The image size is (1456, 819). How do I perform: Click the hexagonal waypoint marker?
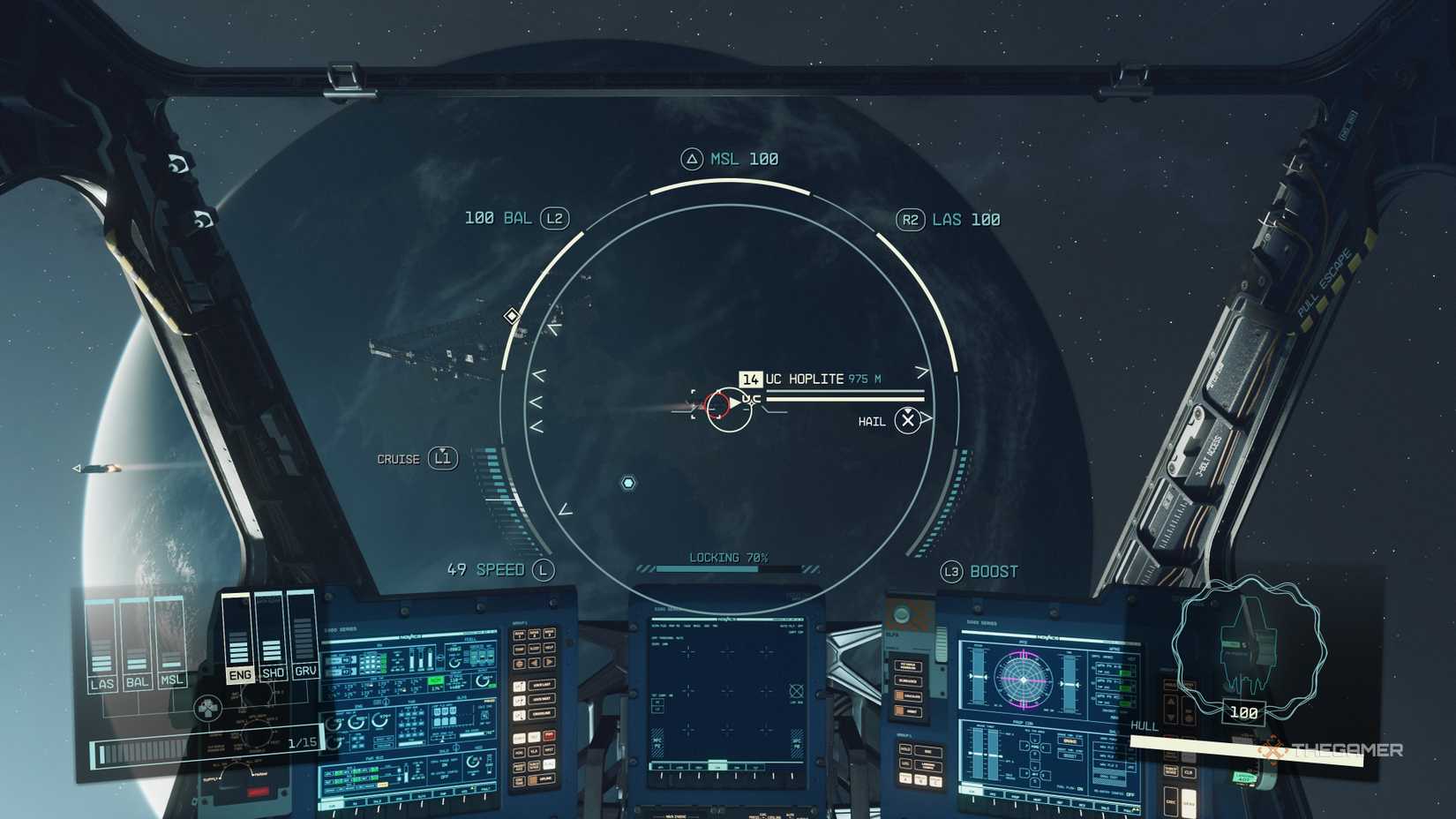(628, 484)
